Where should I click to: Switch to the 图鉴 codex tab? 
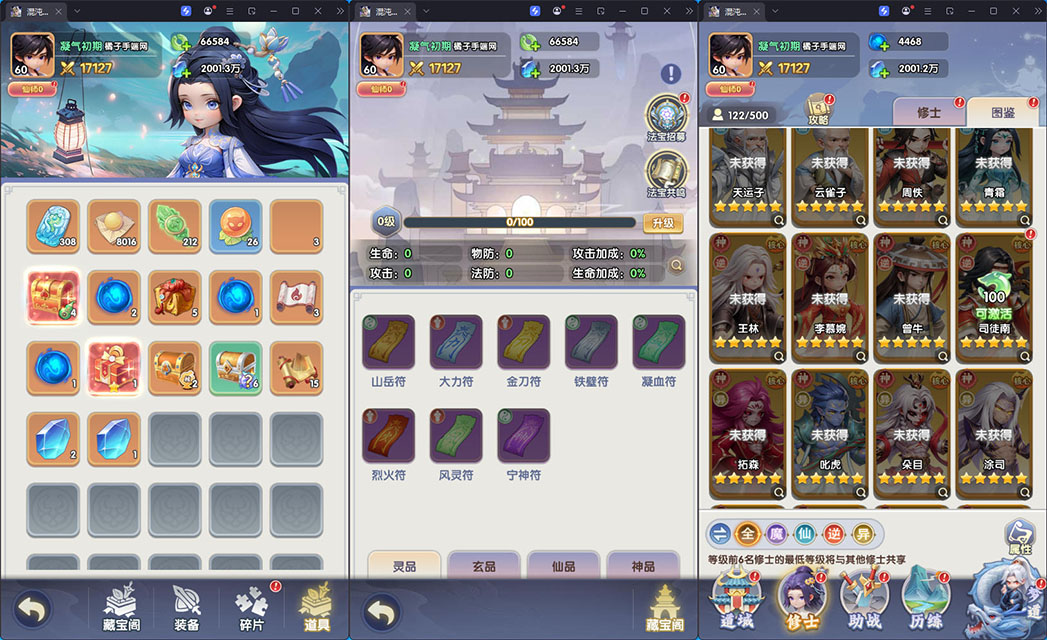[x=1002, y=113]
